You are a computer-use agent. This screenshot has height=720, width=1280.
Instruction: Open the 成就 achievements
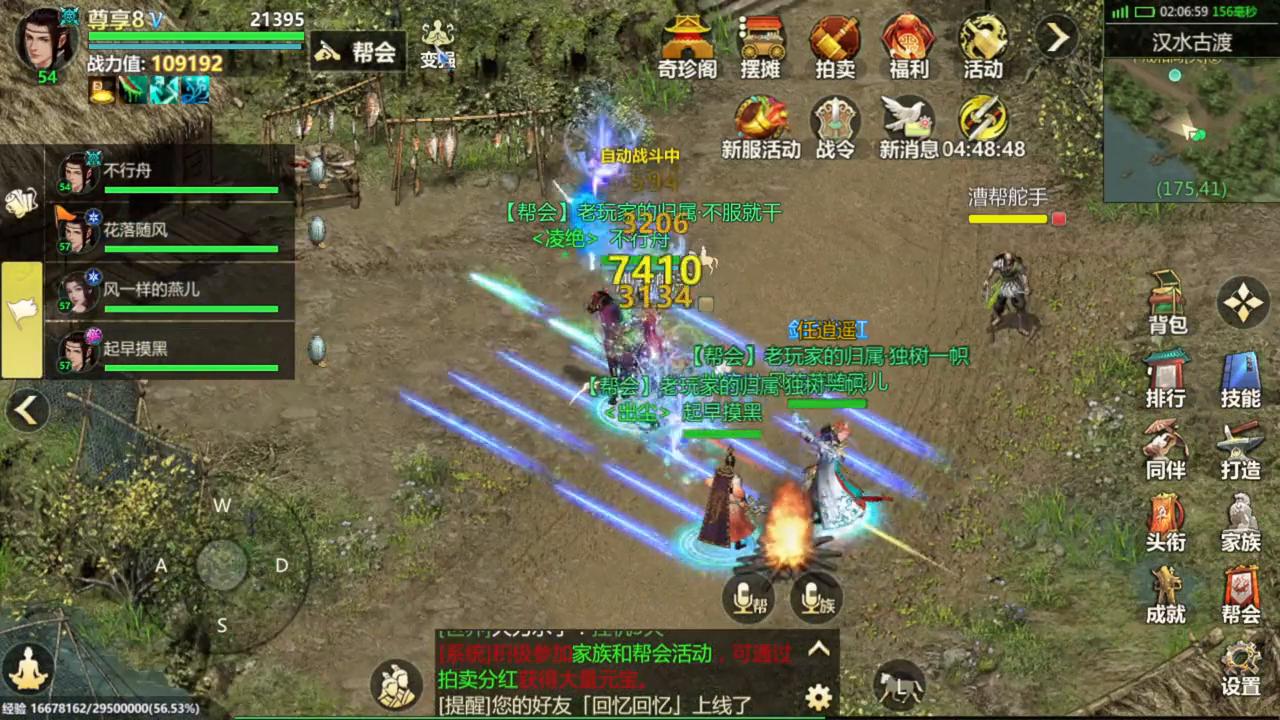pos(1166,594)
